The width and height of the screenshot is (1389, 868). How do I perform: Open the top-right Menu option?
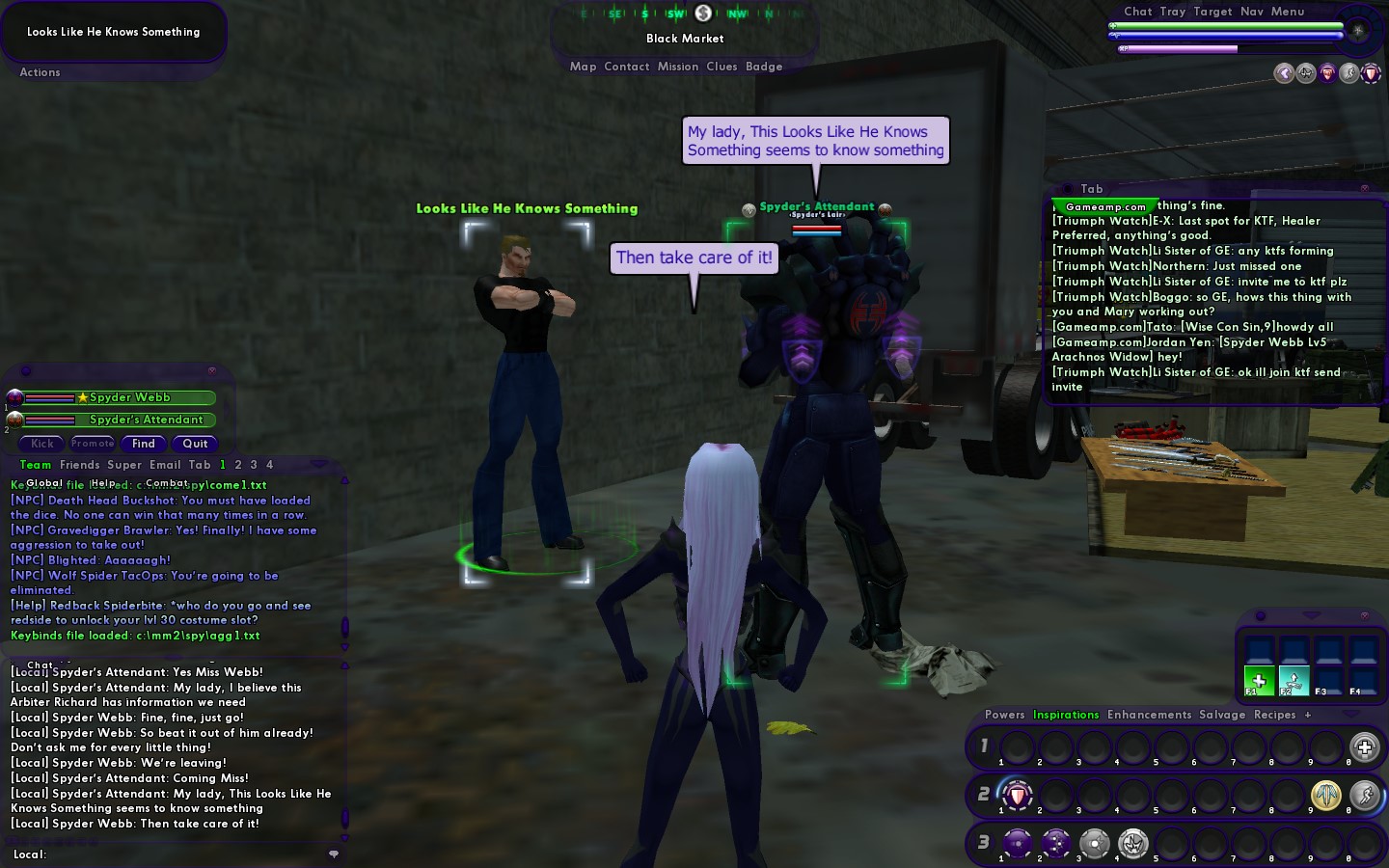(1287, 12)
